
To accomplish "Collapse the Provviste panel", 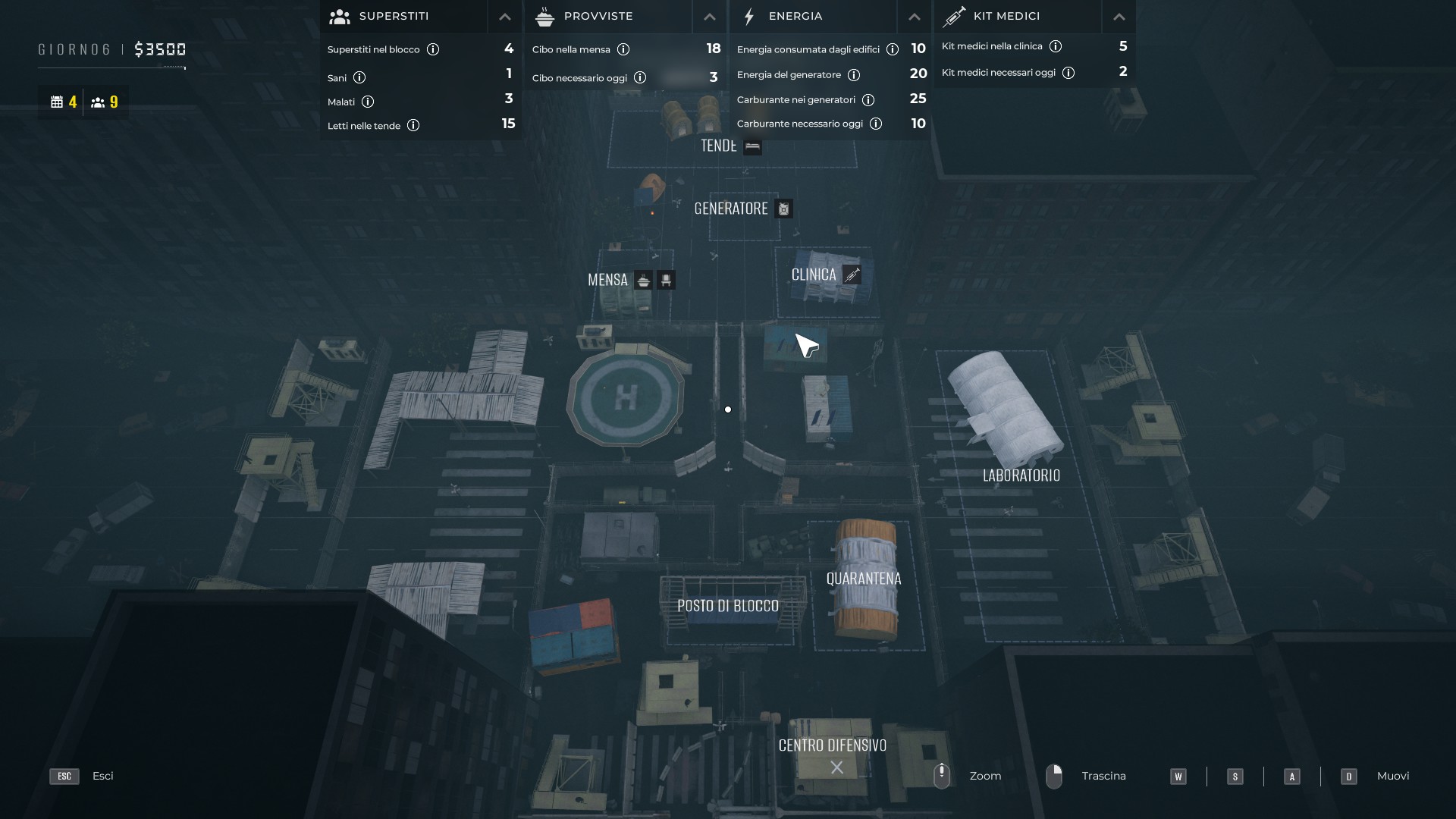I will [709, 17].
